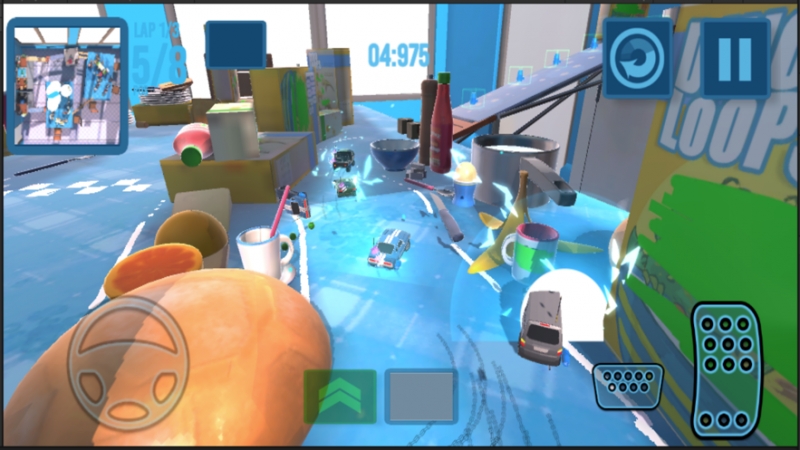Viewport: 800px width, 450px height.
Task: Hit the gas accelerator pedal
Action: [x=727, y=371]
